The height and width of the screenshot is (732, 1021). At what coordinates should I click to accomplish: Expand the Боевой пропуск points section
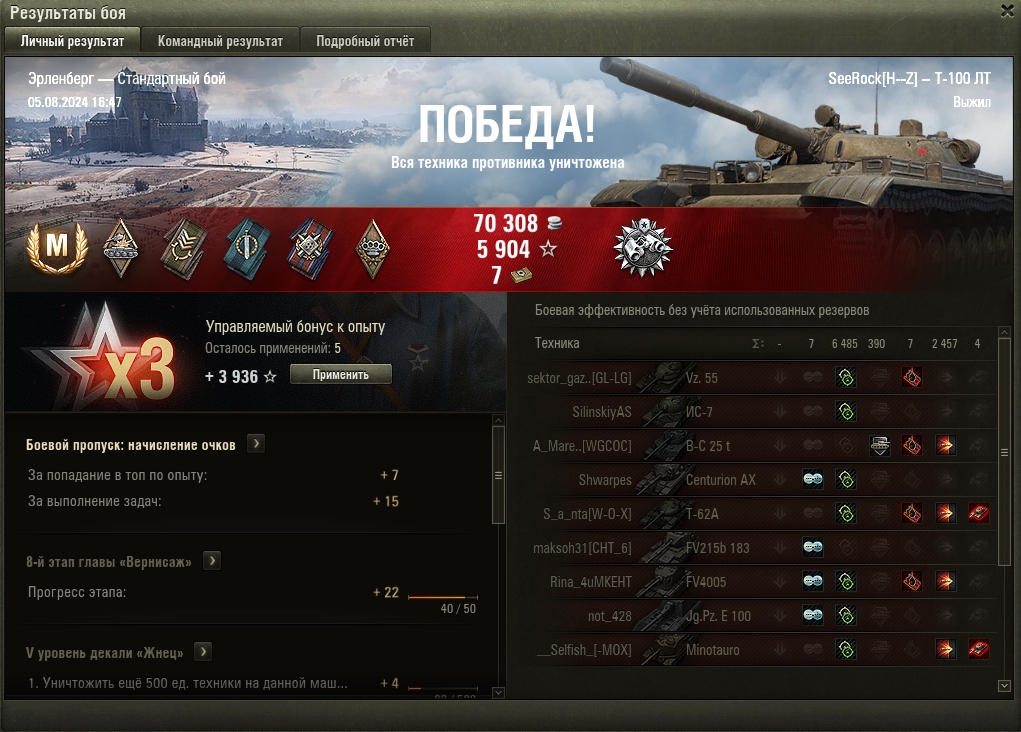(x=256, y=444)
